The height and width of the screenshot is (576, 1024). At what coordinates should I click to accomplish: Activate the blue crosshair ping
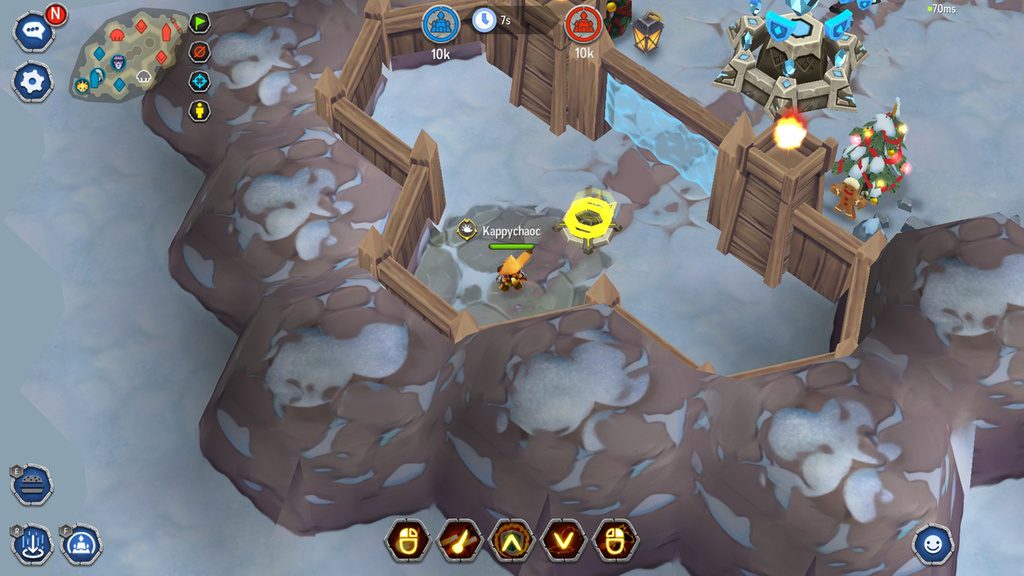pos(200,80)
